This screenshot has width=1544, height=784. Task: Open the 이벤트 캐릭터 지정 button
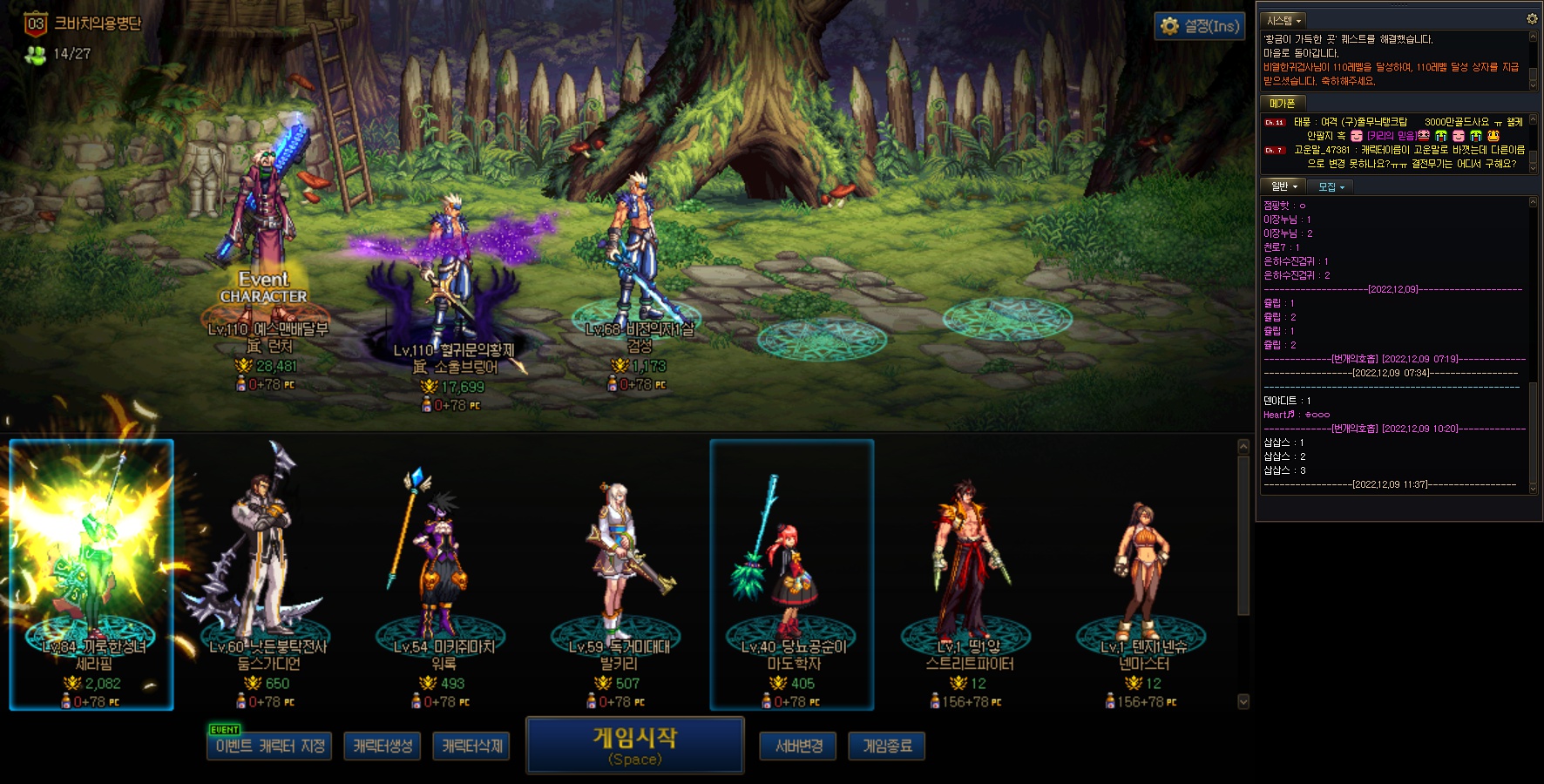tap(269, 747)
